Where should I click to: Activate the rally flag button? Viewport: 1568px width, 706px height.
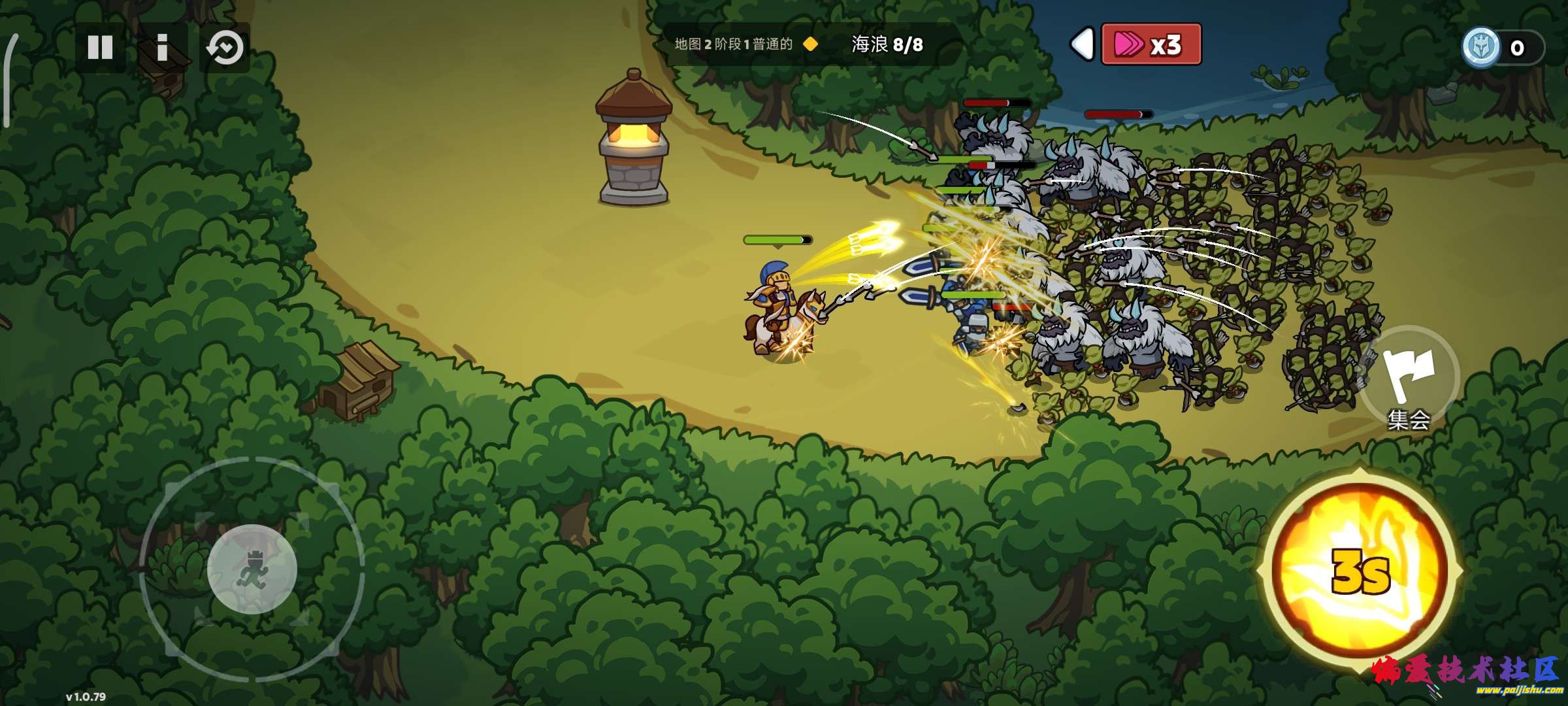(1409, 377)
